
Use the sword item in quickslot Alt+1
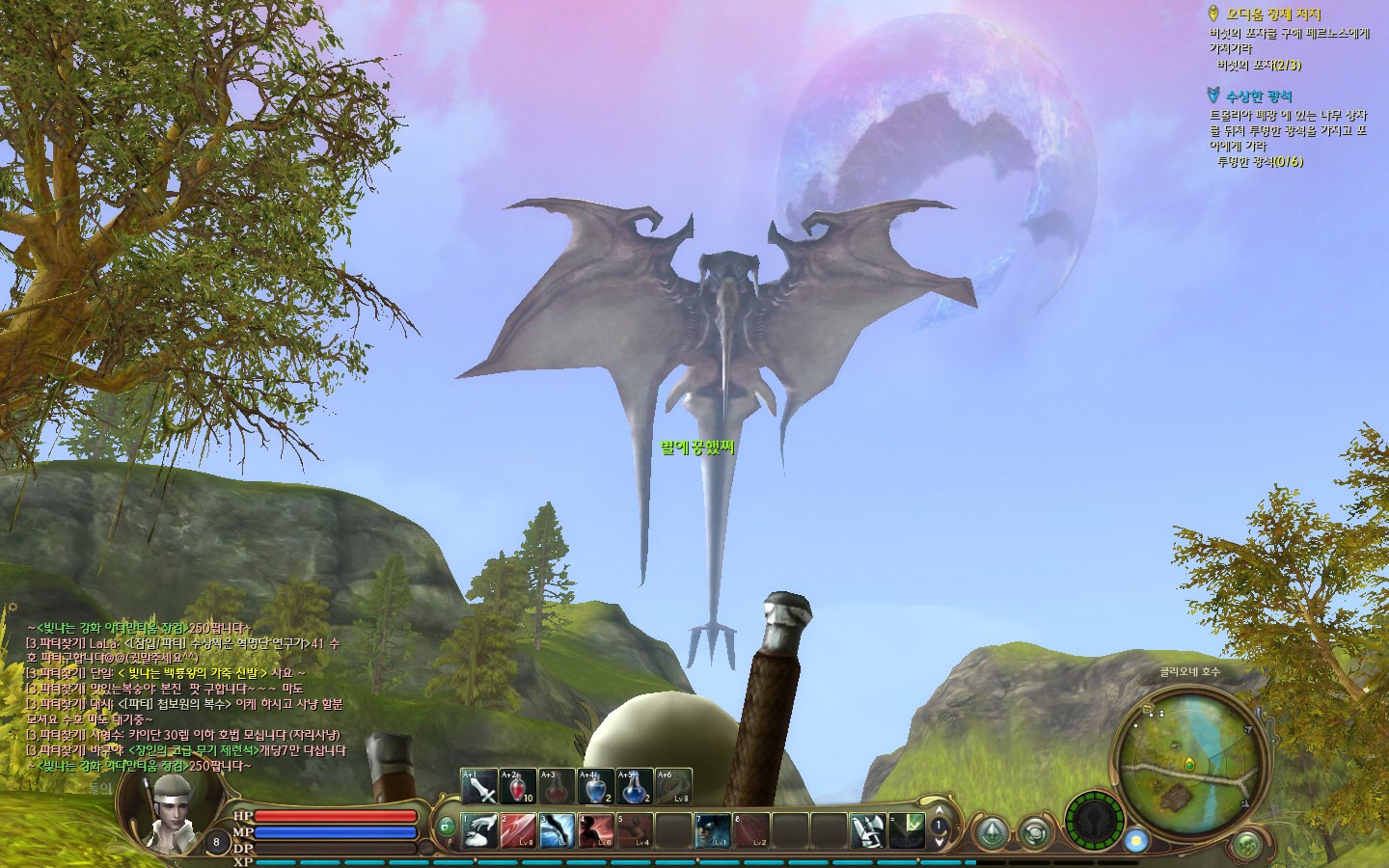click(x=479, y=787)
